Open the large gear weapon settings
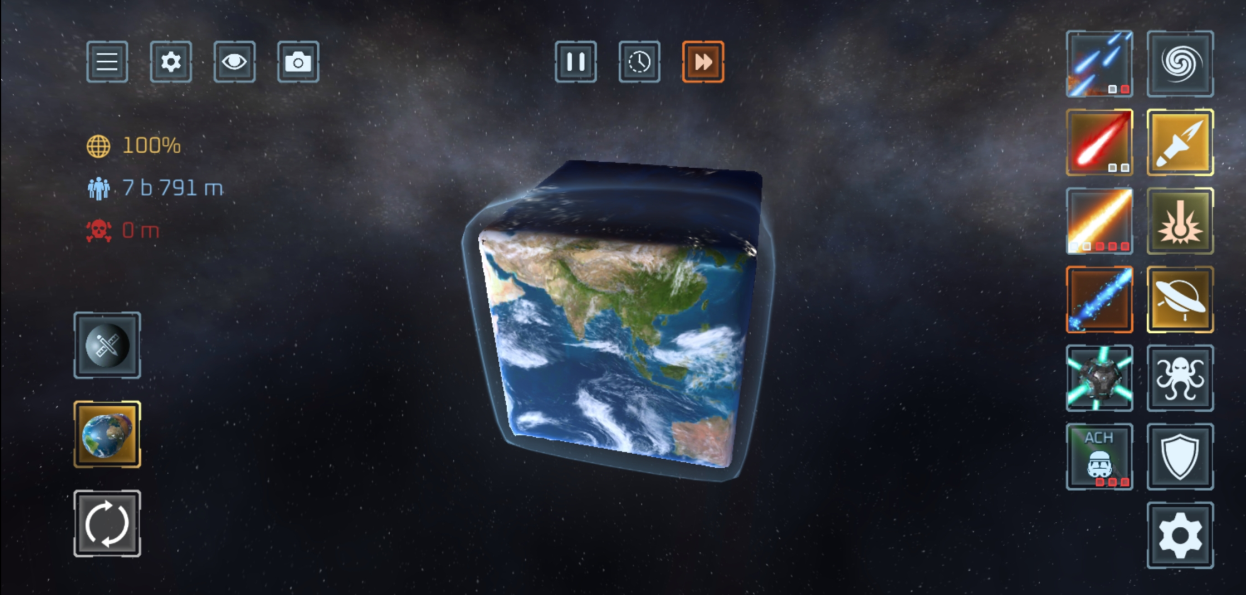1246x595 pixels. [1180, 536]
